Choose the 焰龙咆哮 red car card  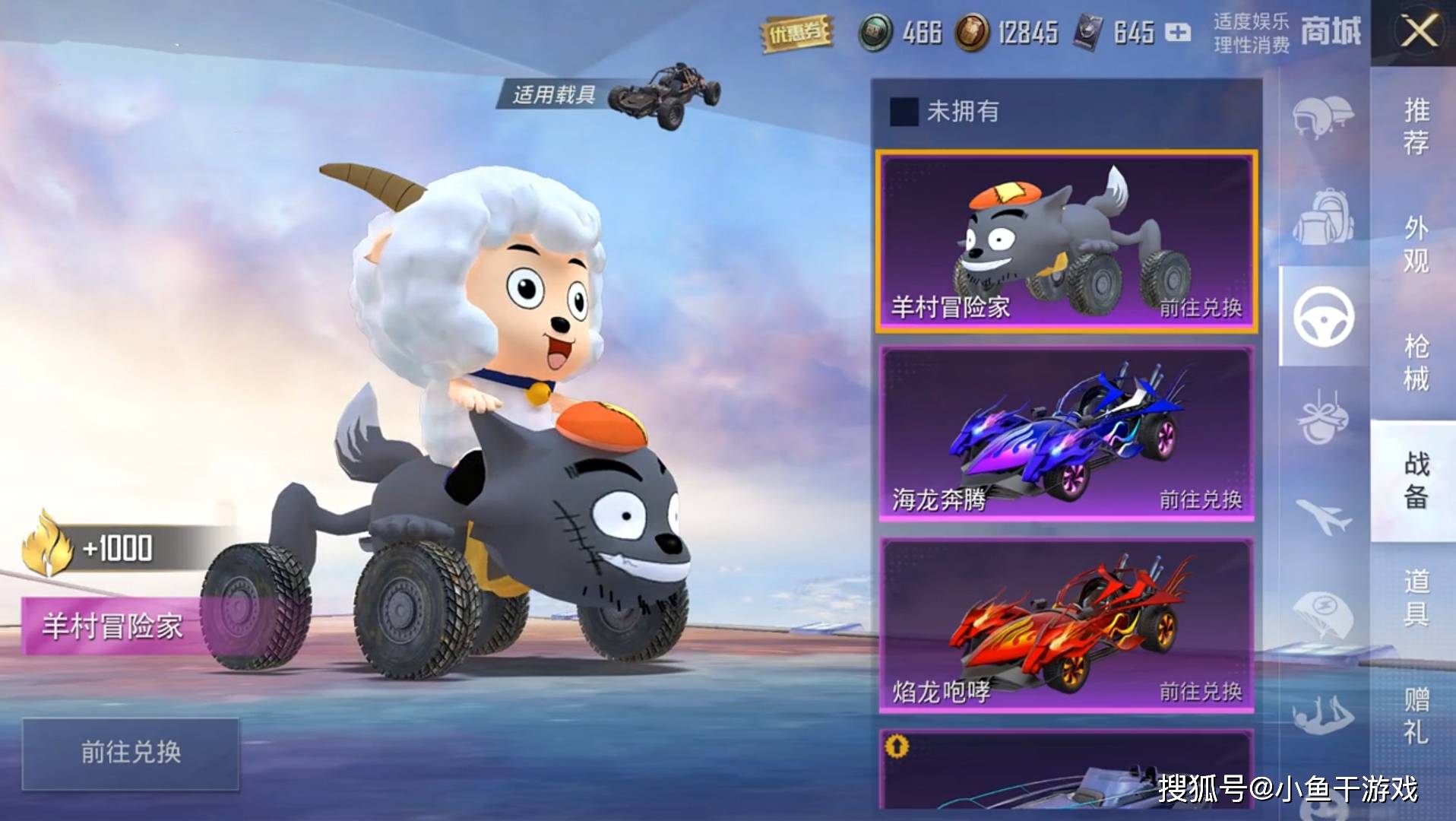pyautogui.click(x=1066, y=626)
